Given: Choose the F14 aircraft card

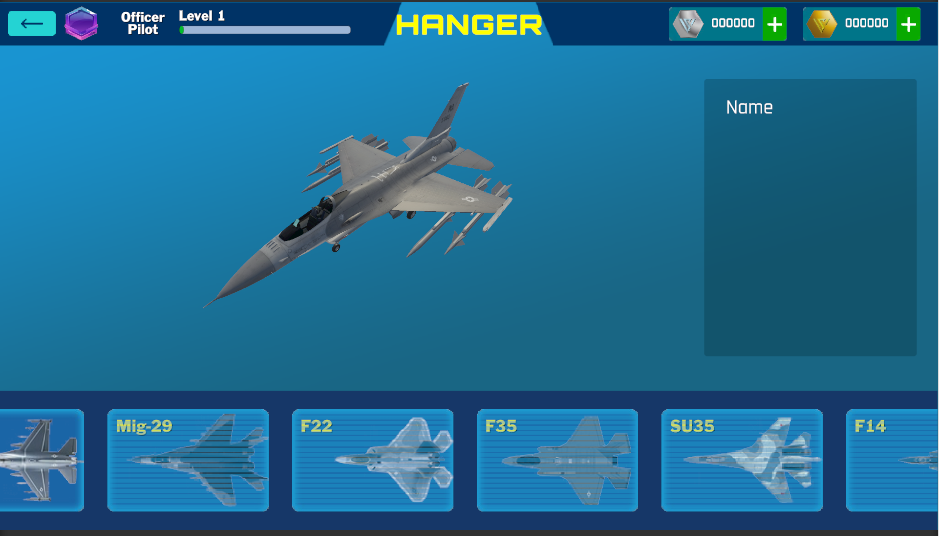Looking at the screenshot, I should click(892, 460).
